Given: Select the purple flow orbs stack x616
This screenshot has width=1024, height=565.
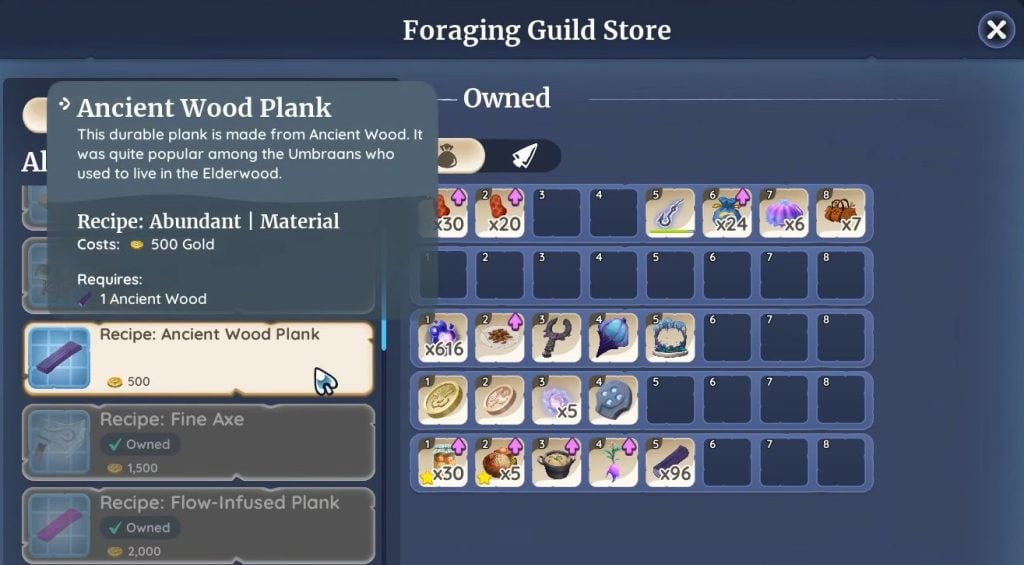Looking at the screenshot, I should pyautogui.click(x=444, y=337).
